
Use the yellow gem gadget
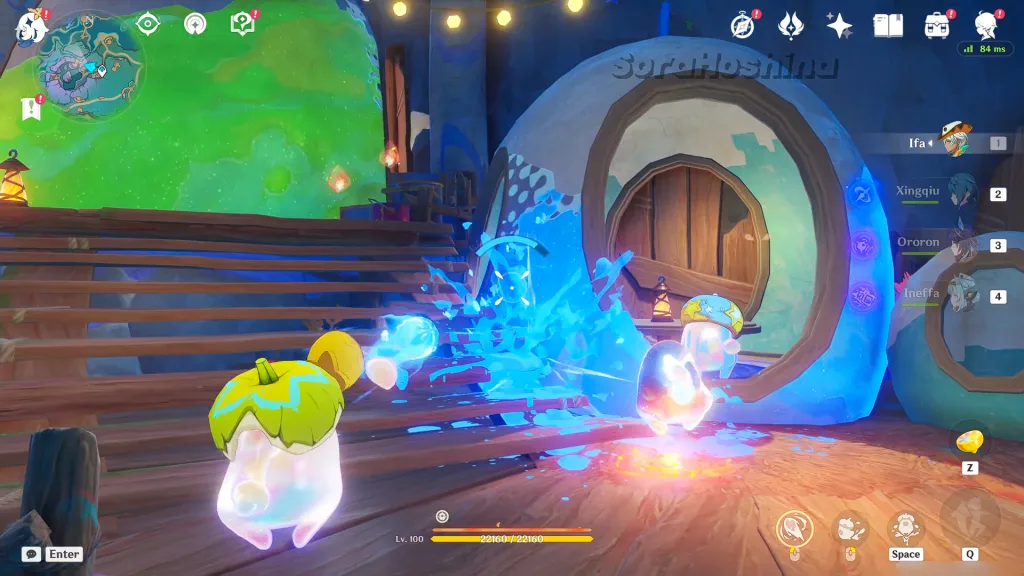coord(969,441)
